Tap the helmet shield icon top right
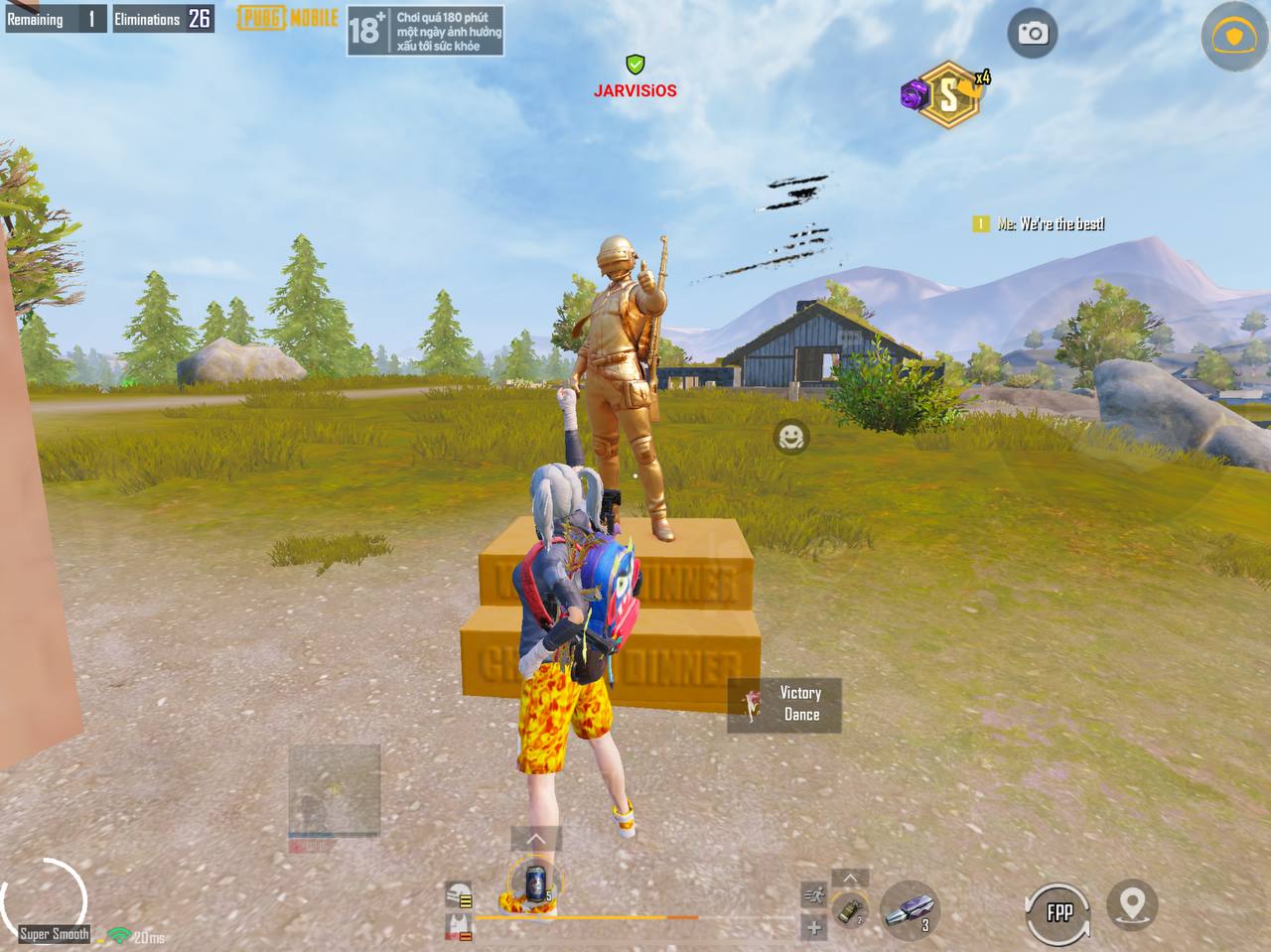1271x952 pixels. pos(1233,33)
